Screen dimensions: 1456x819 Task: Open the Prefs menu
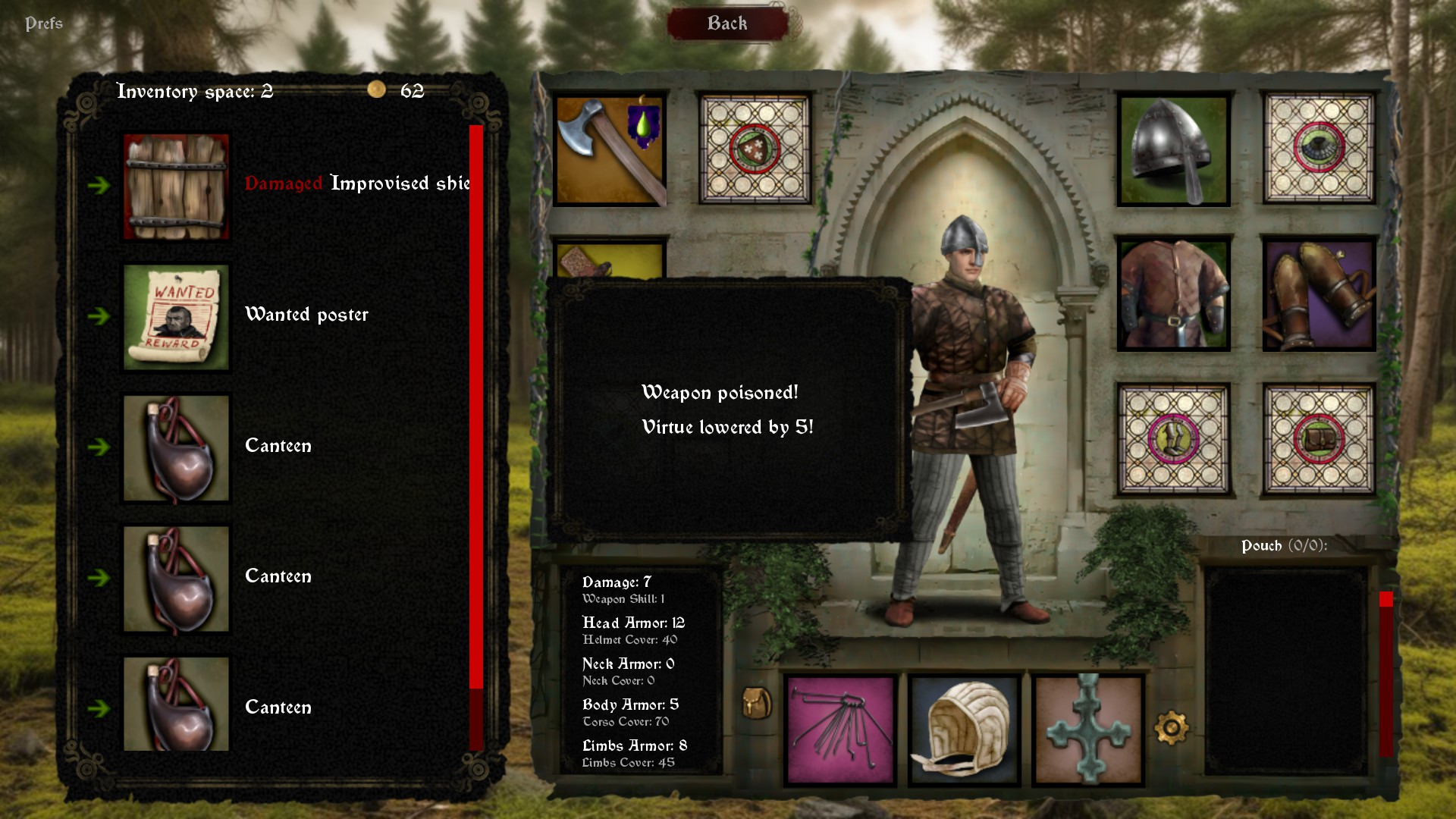[x=44, y=24]
